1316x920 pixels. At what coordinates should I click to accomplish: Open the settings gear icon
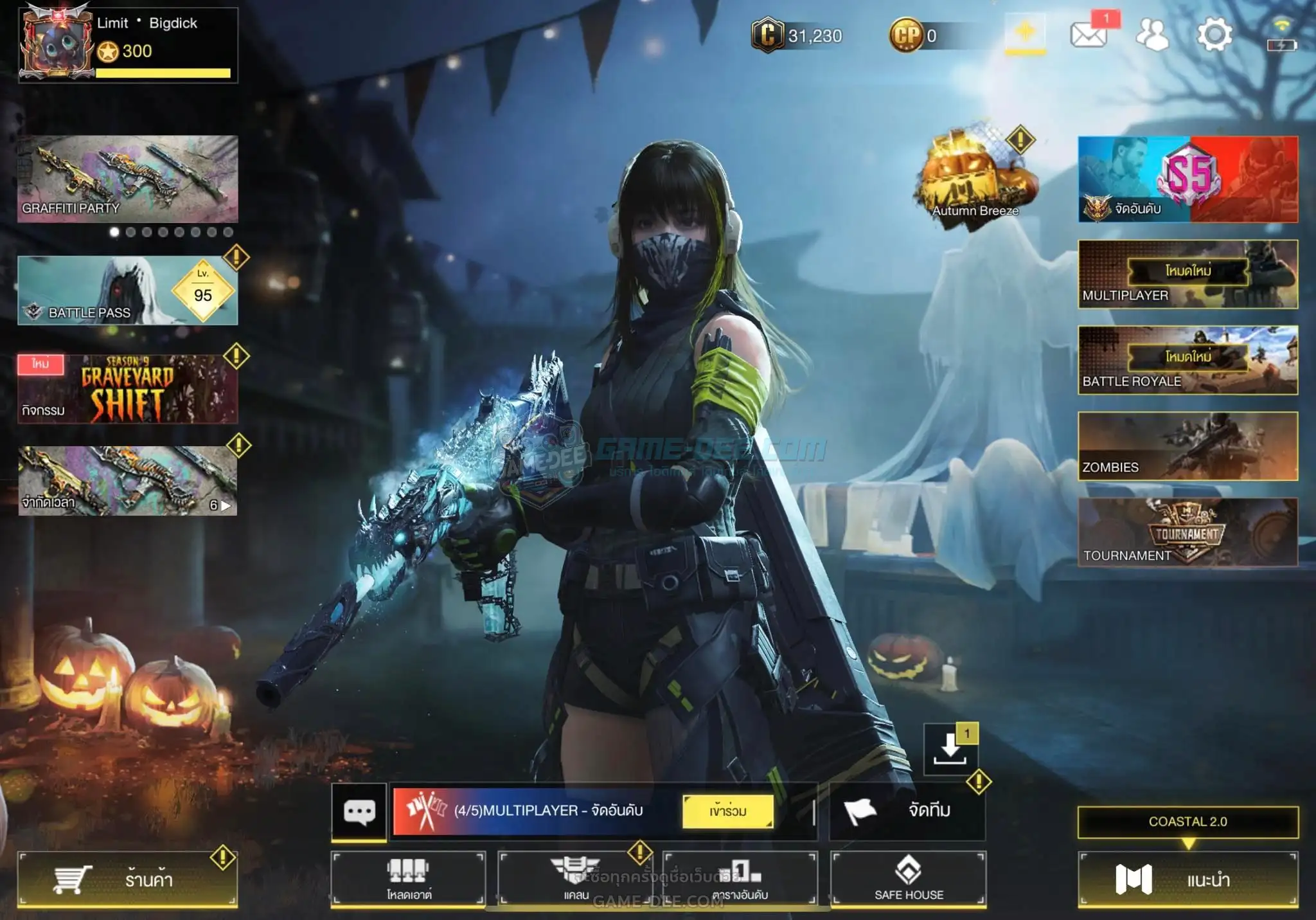click(x=1214, y=35)
